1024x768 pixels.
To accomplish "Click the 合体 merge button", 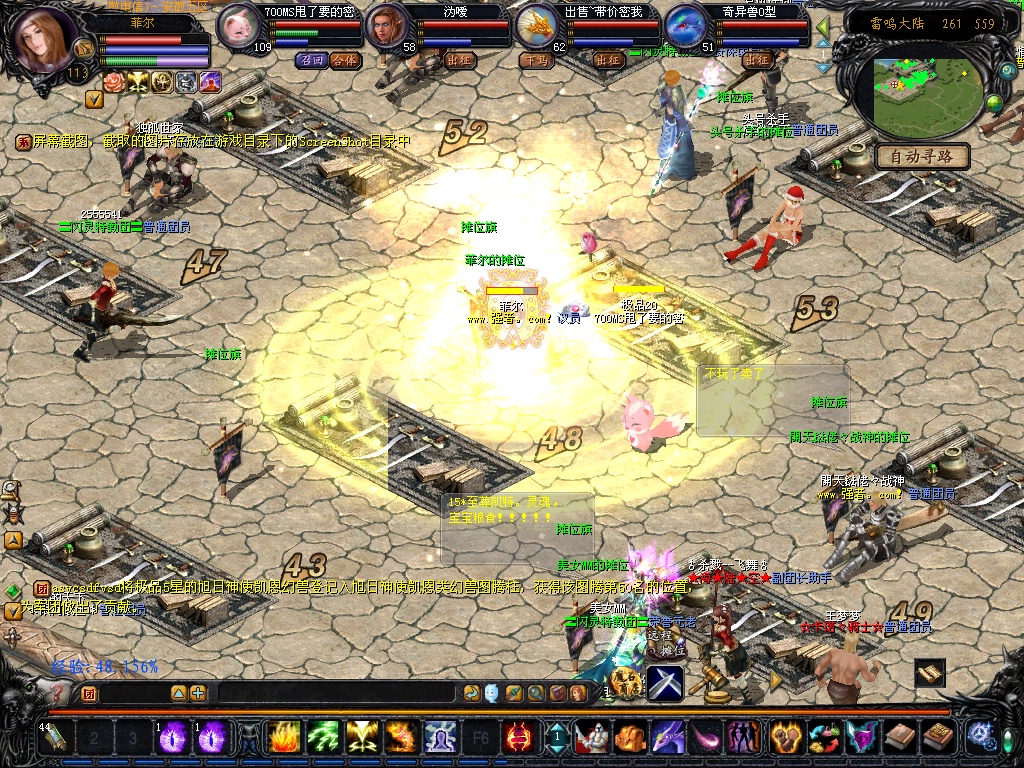I will click(x=344, y=60).
